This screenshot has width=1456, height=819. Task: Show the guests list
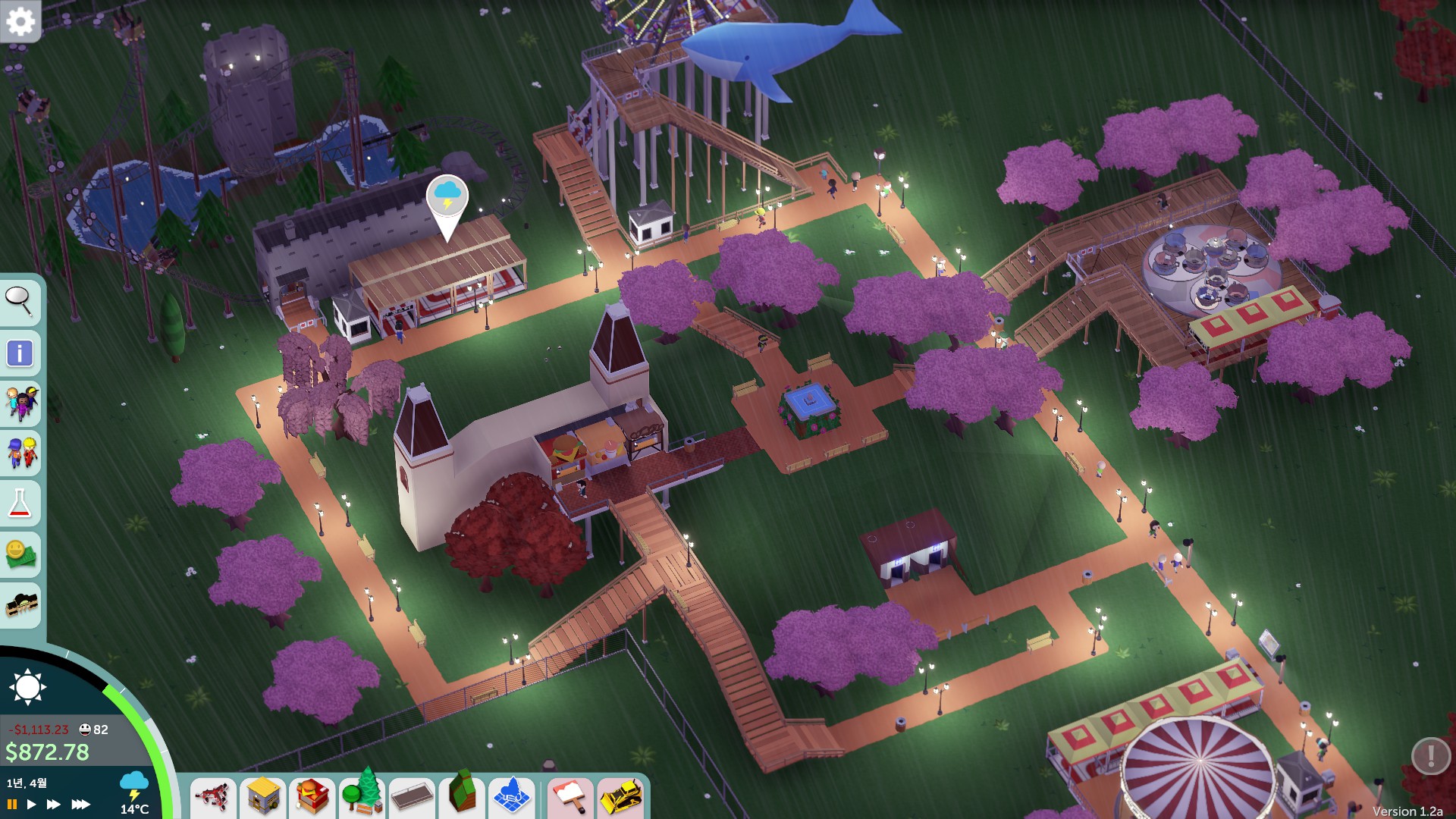pos(20,403)
